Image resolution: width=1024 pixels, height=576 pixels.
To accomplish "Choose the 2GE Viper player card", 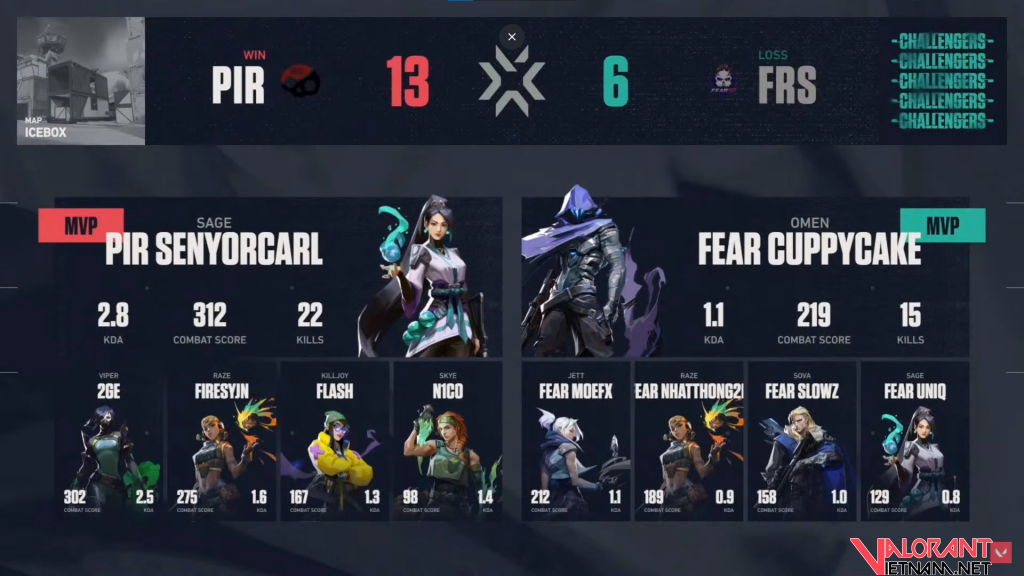I will pyautogui.click(x=108, y=441).
